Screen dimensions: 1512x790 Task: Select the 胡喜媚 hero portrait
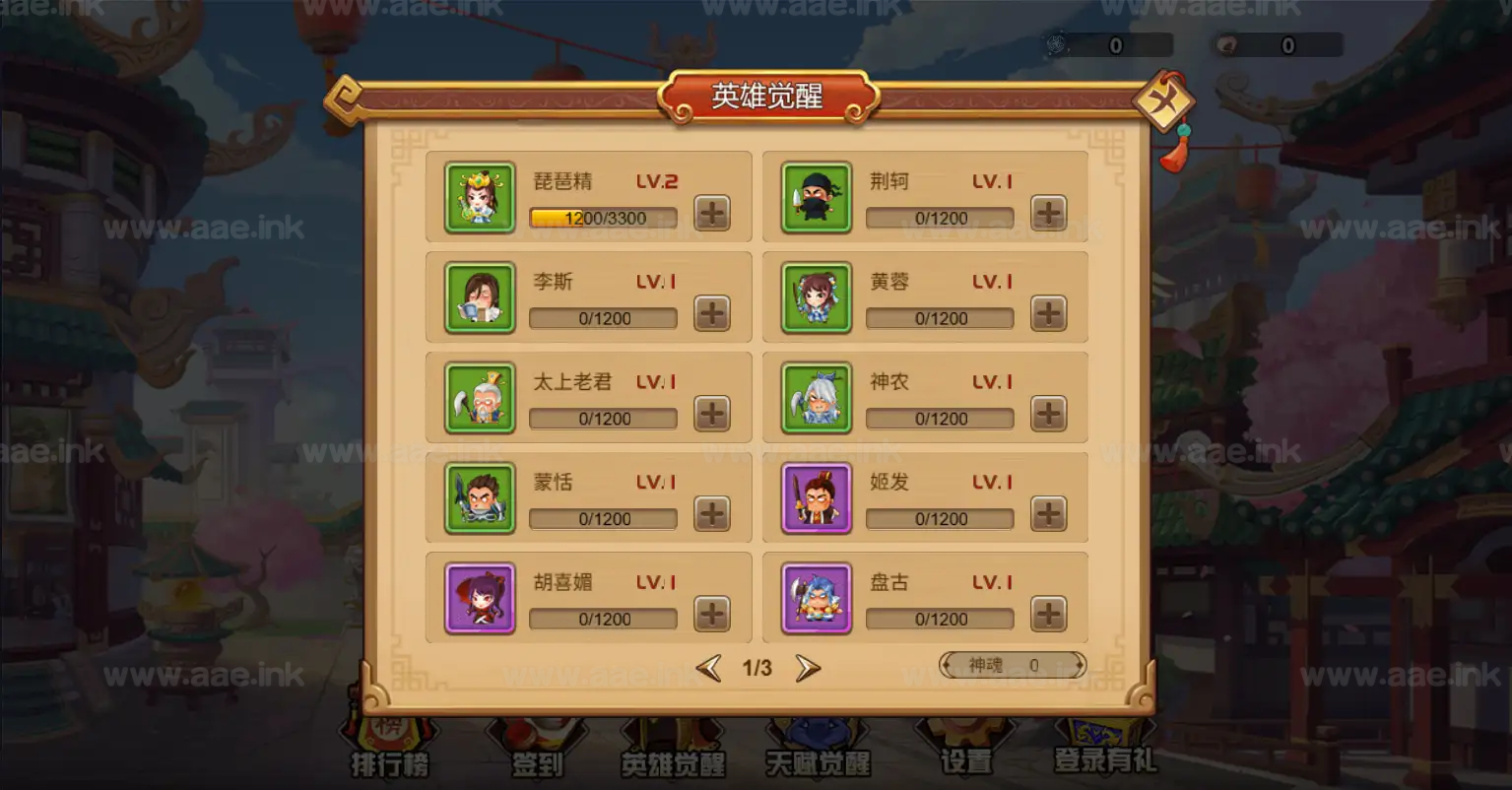pos(479,597)
